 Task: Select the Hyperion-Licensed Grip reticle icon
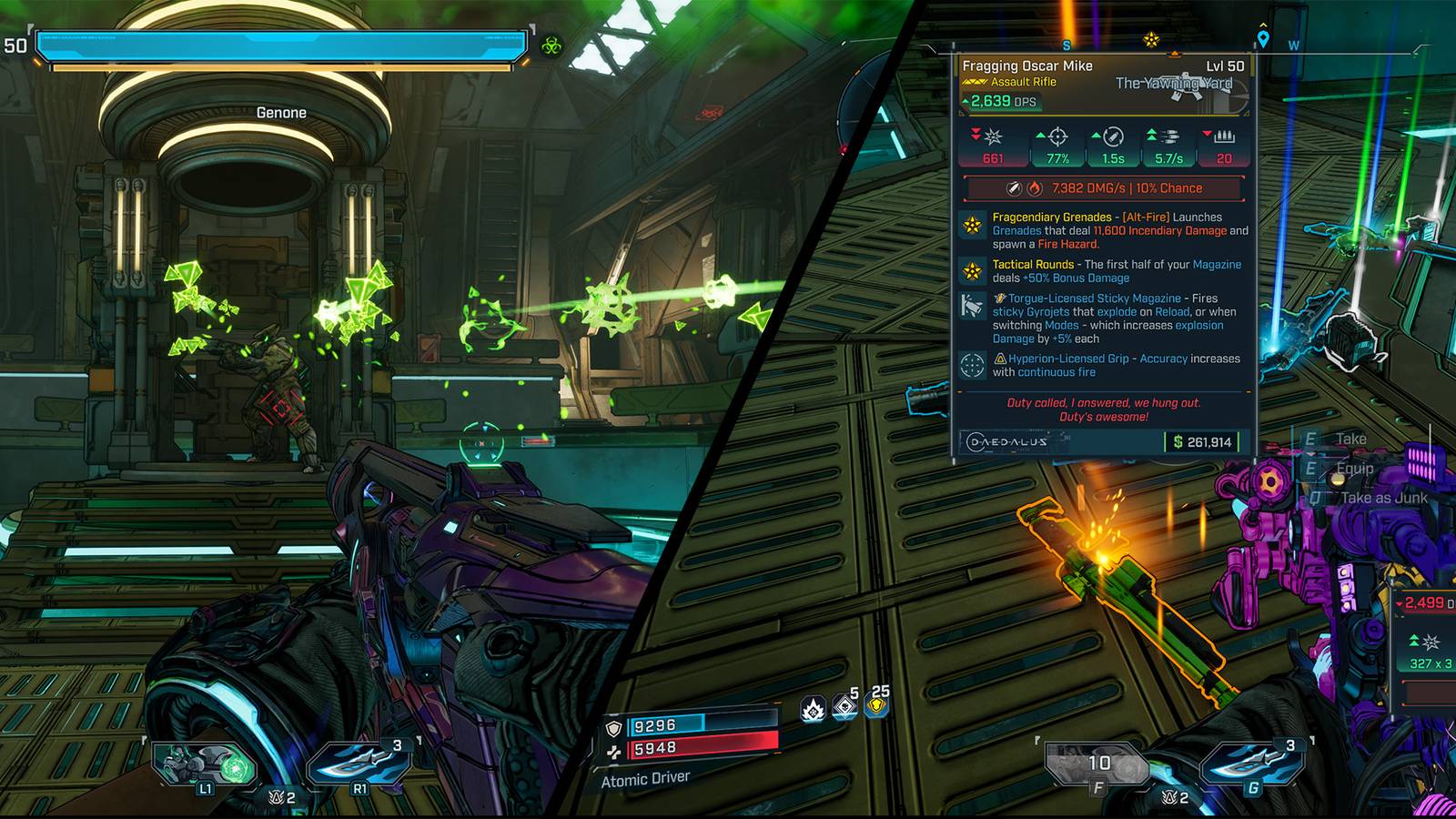click(x=970, y=360)
